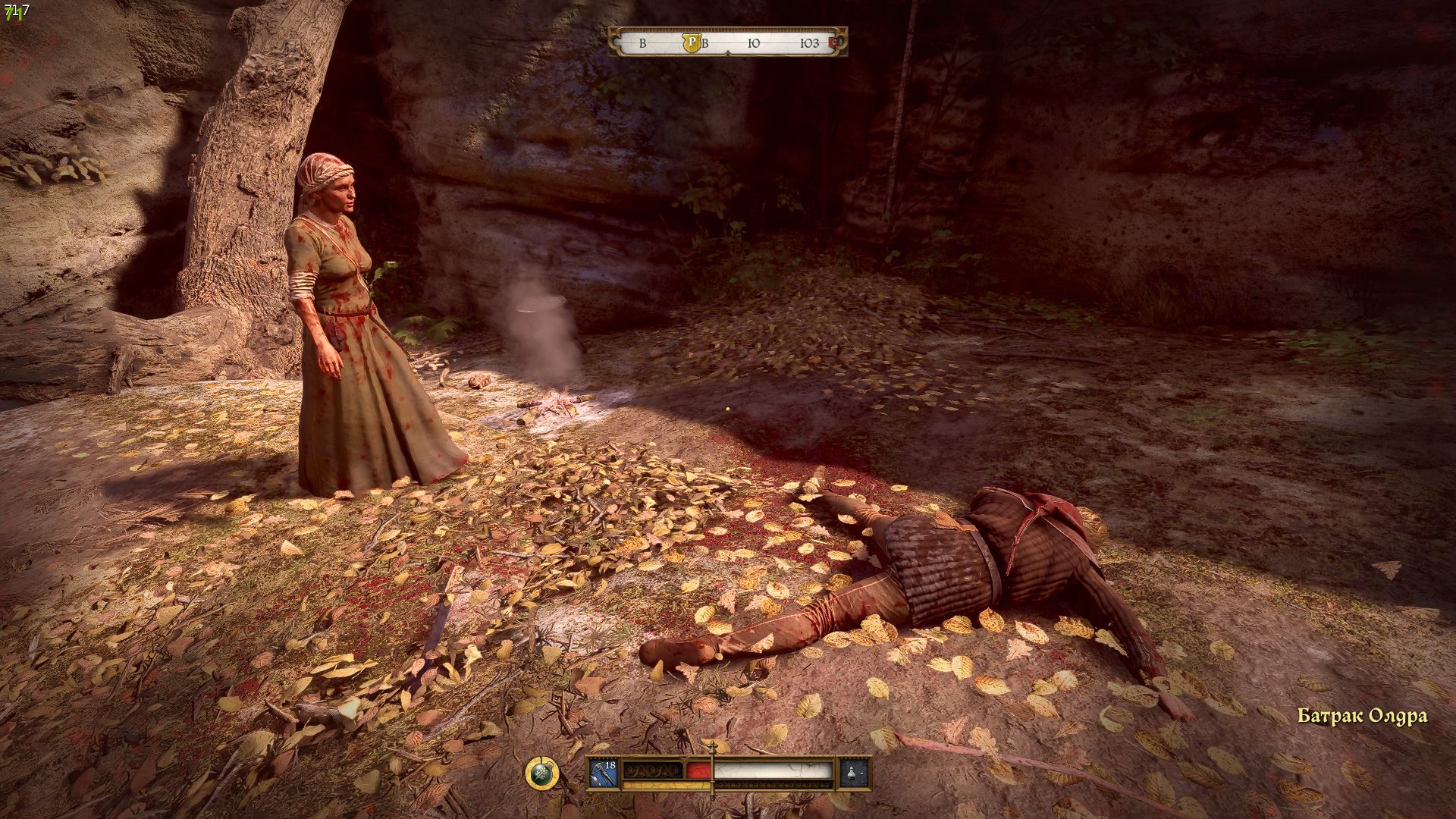Select the potion flask quick slot
The height and width of the screenshot is (819, 1456).
(x=853, y=773)
